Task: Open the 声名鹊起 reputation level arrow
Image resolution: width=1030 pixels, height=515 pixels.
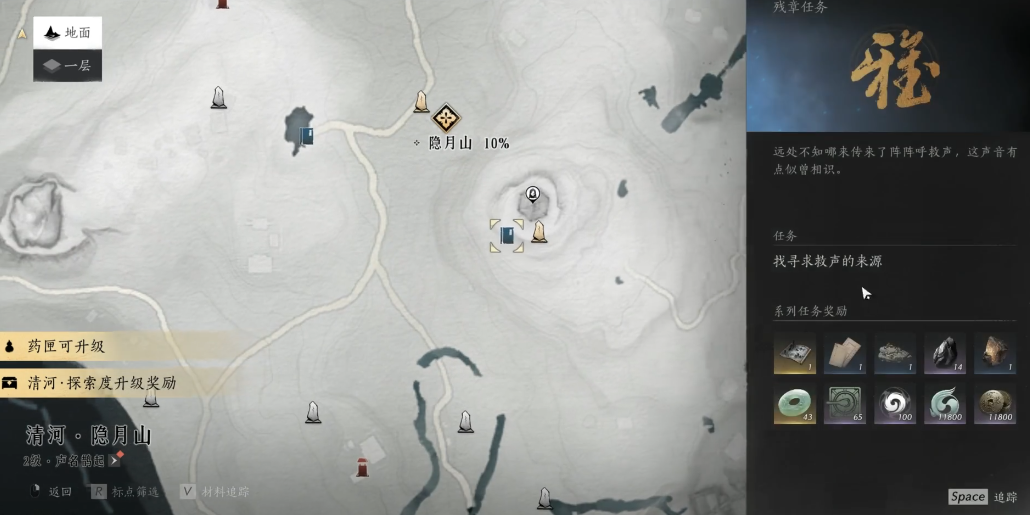Action: [x=116, y=460]
